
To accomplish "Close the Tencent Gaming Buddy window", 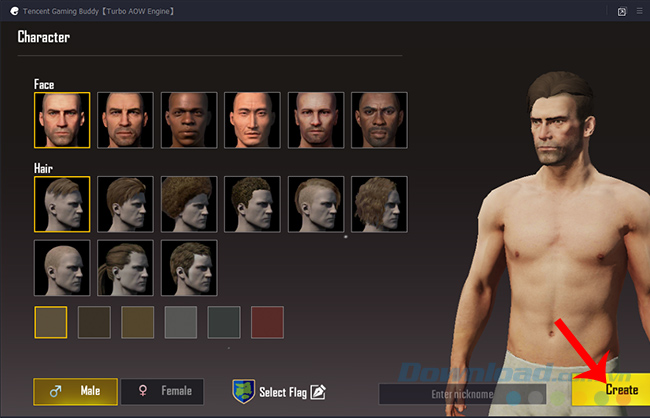I will pyautogui.click(x=636, y=11).
